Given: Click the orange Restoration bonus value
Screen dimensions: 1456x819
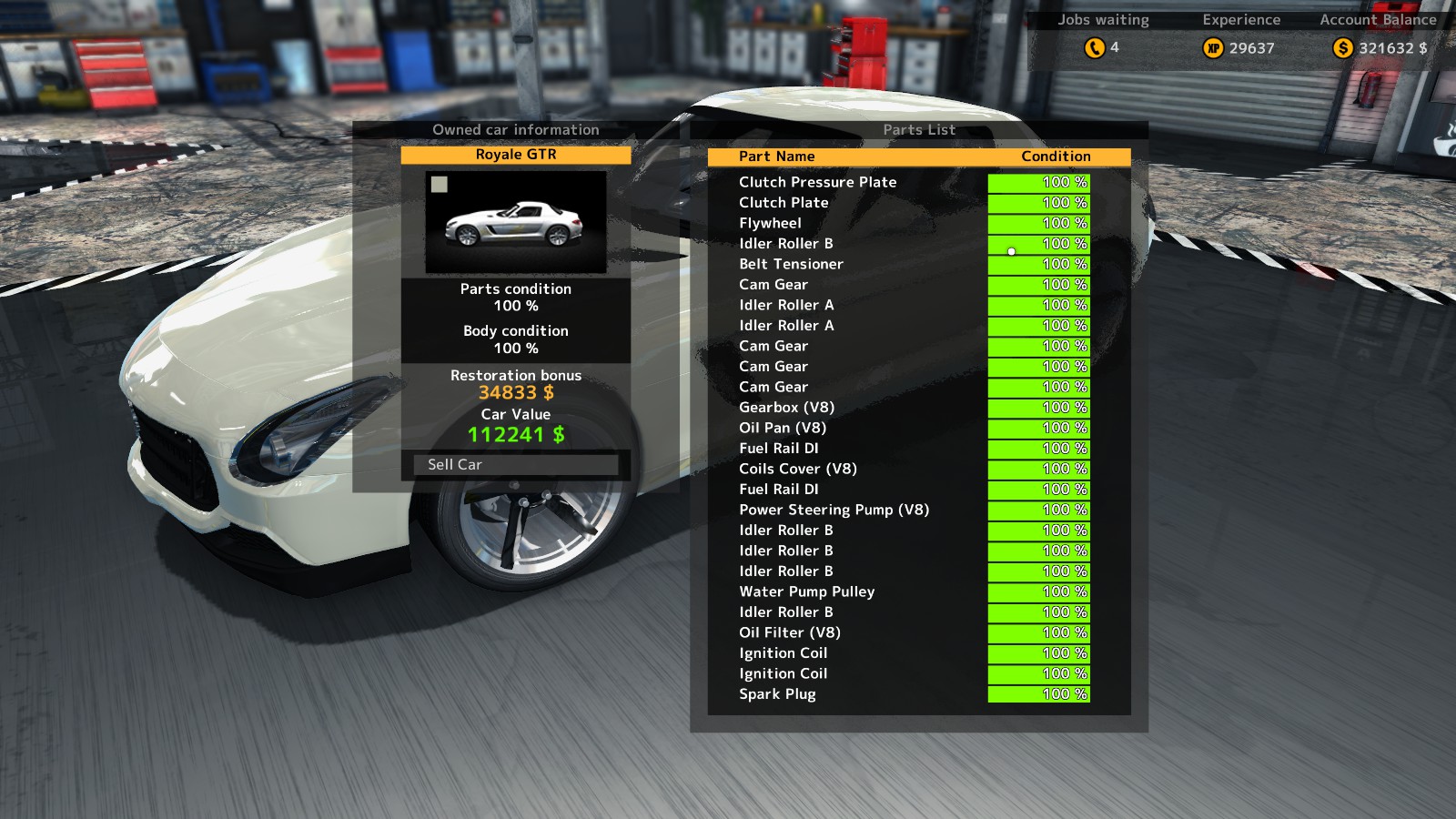Looking at the screenshot, I should 516,392.
